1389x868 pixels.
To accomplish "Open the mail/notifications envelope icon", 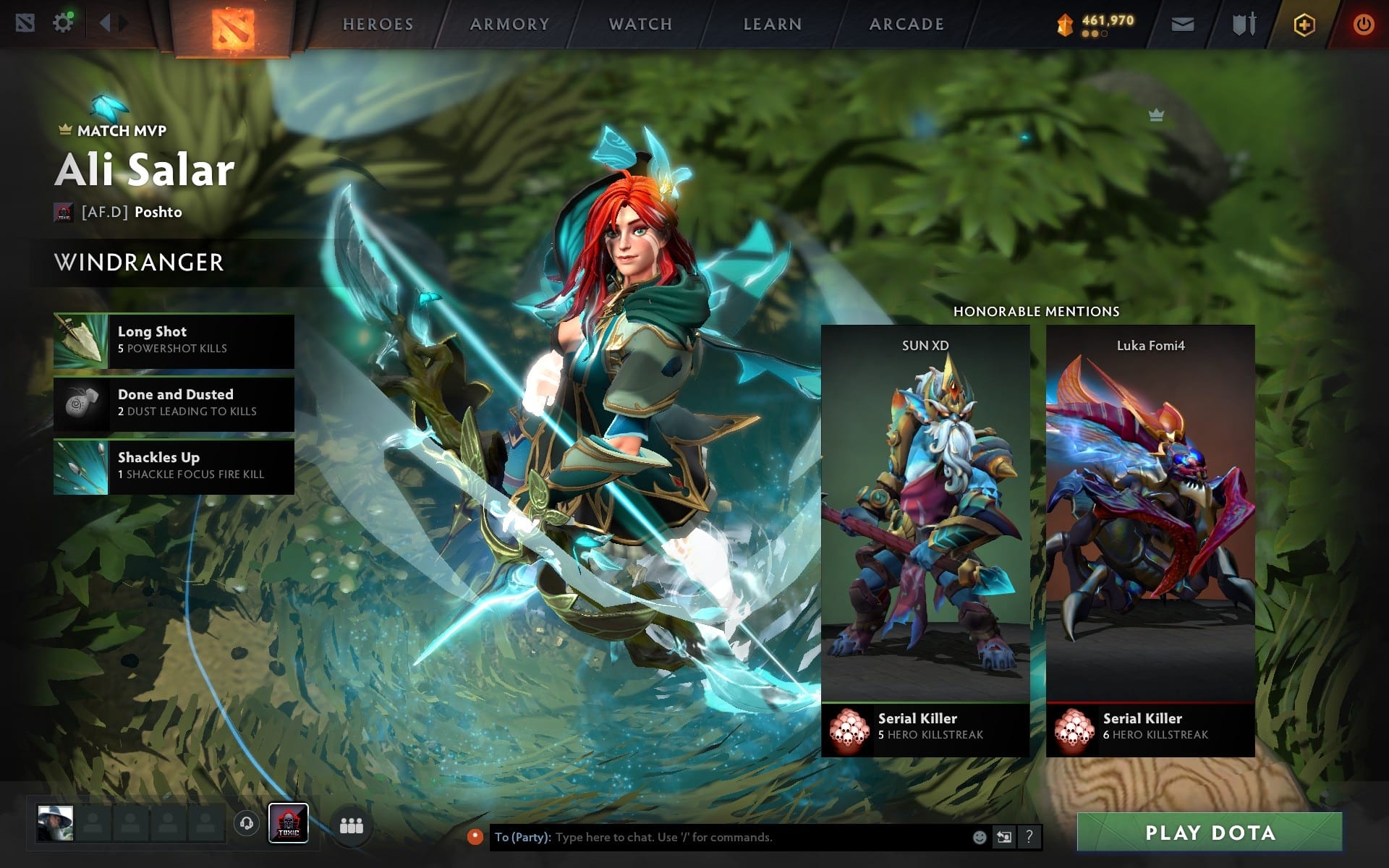I will (x=1181, y=24).
